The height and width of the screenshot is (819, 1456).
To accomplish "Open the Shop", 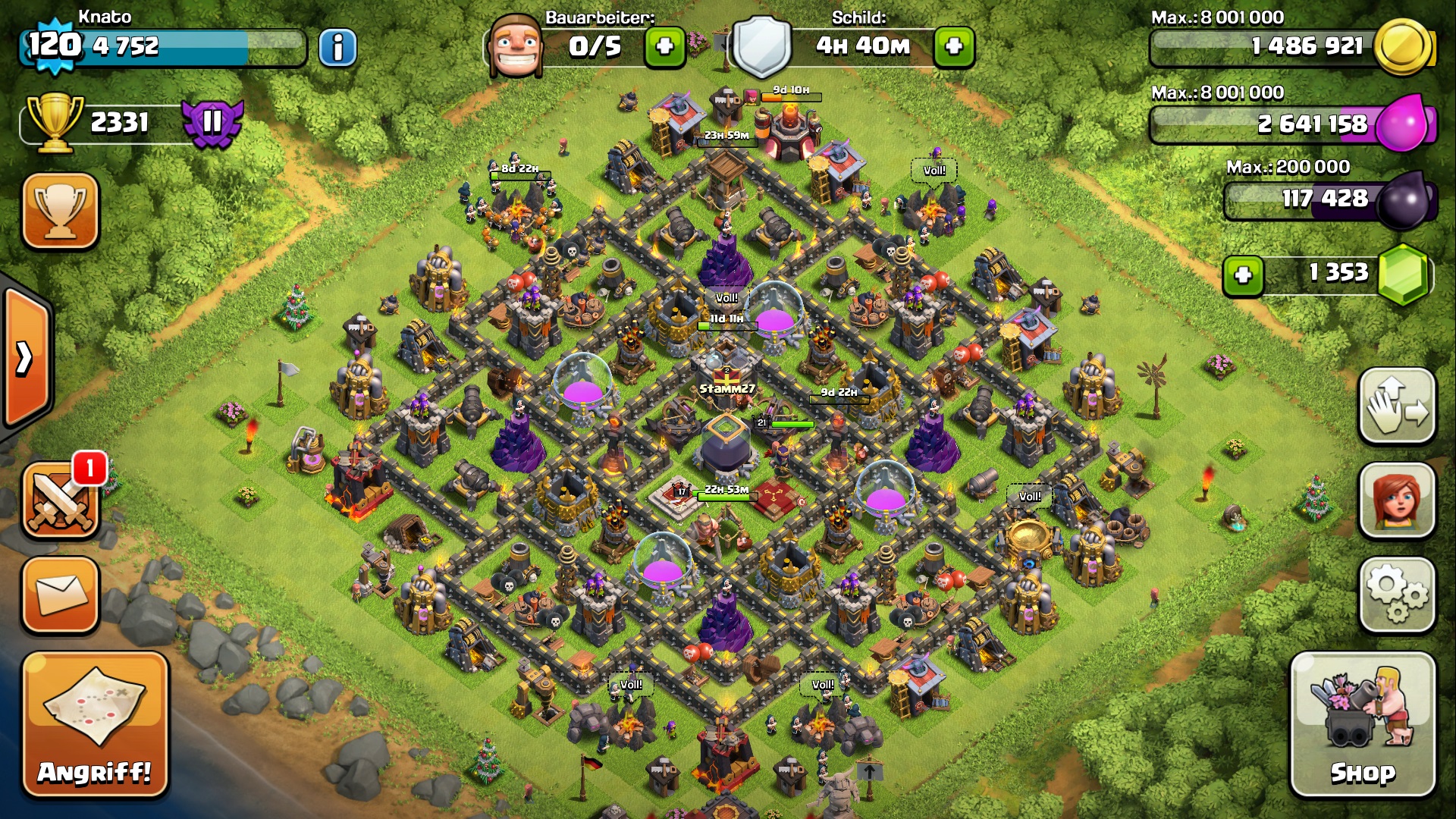I will click(x=1363, y=724).
